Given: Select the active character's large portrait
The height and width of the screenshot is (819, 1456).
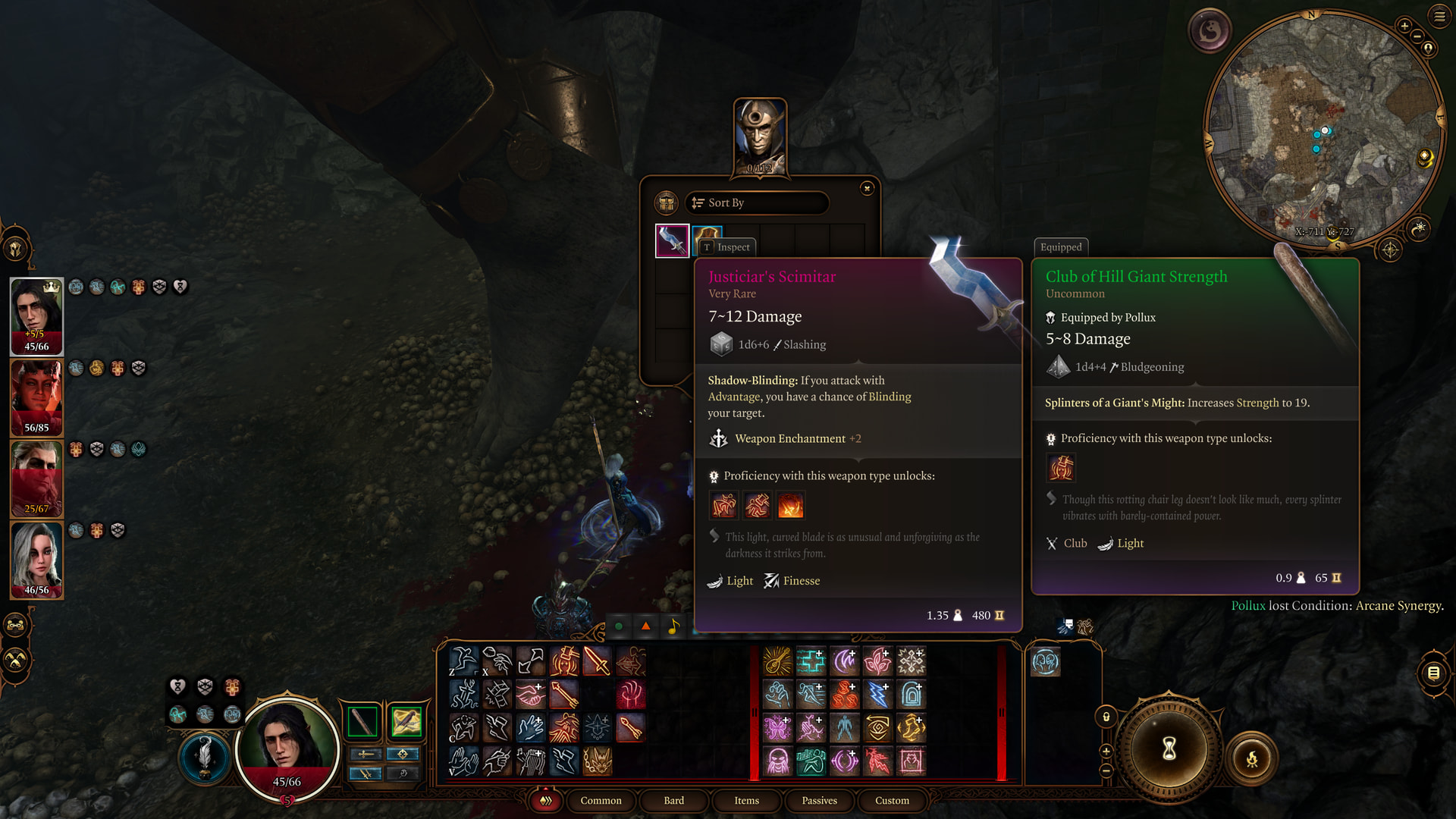Looking at the screenshot, I should 287,747.
